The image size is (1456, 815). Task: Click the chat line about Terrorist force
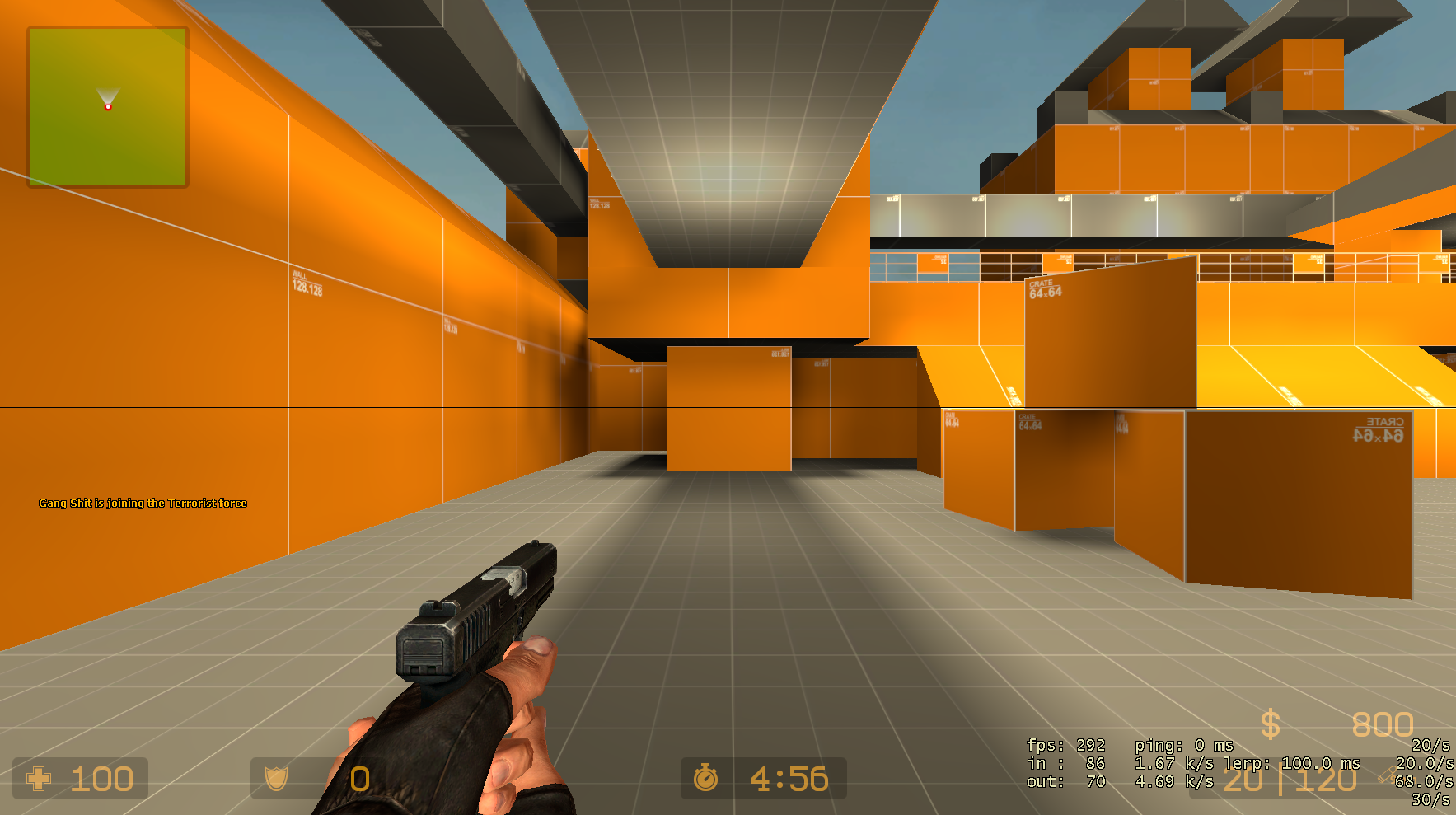tap(143, 502)
